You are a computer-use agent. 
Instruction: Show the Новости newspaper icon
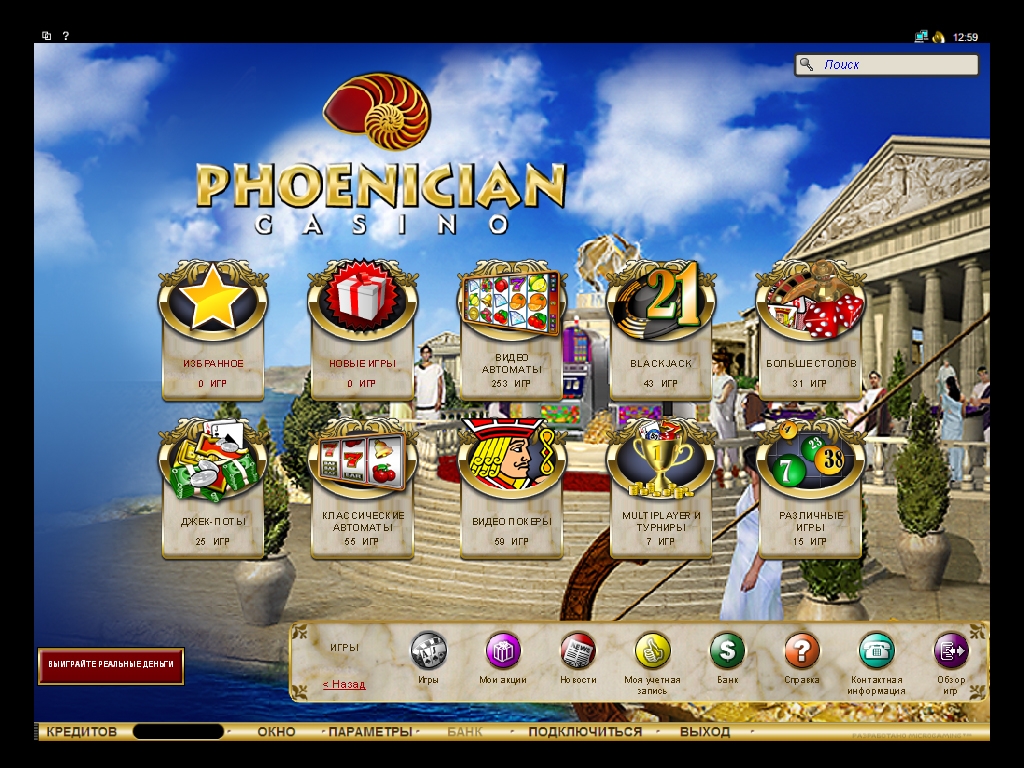(577, 651)
